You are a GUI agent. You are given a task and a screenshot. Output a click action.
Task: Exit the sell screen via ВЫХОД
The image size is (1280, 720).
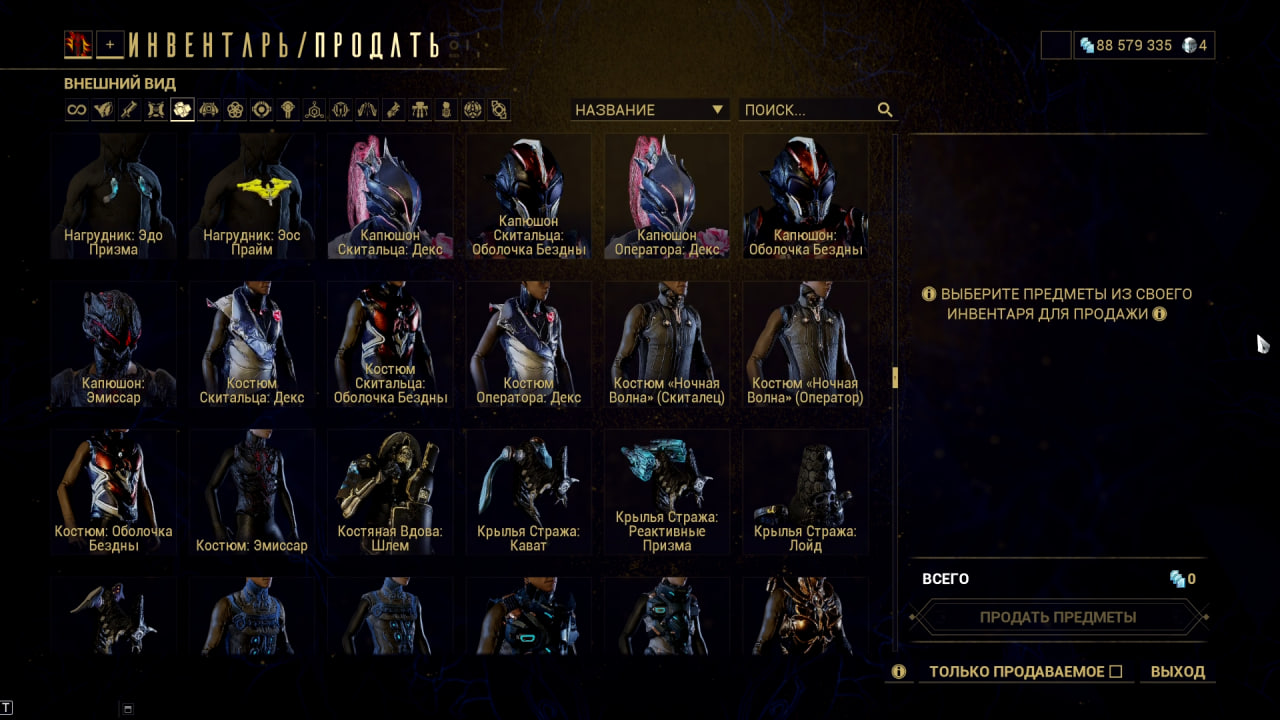pos(1178,672)
